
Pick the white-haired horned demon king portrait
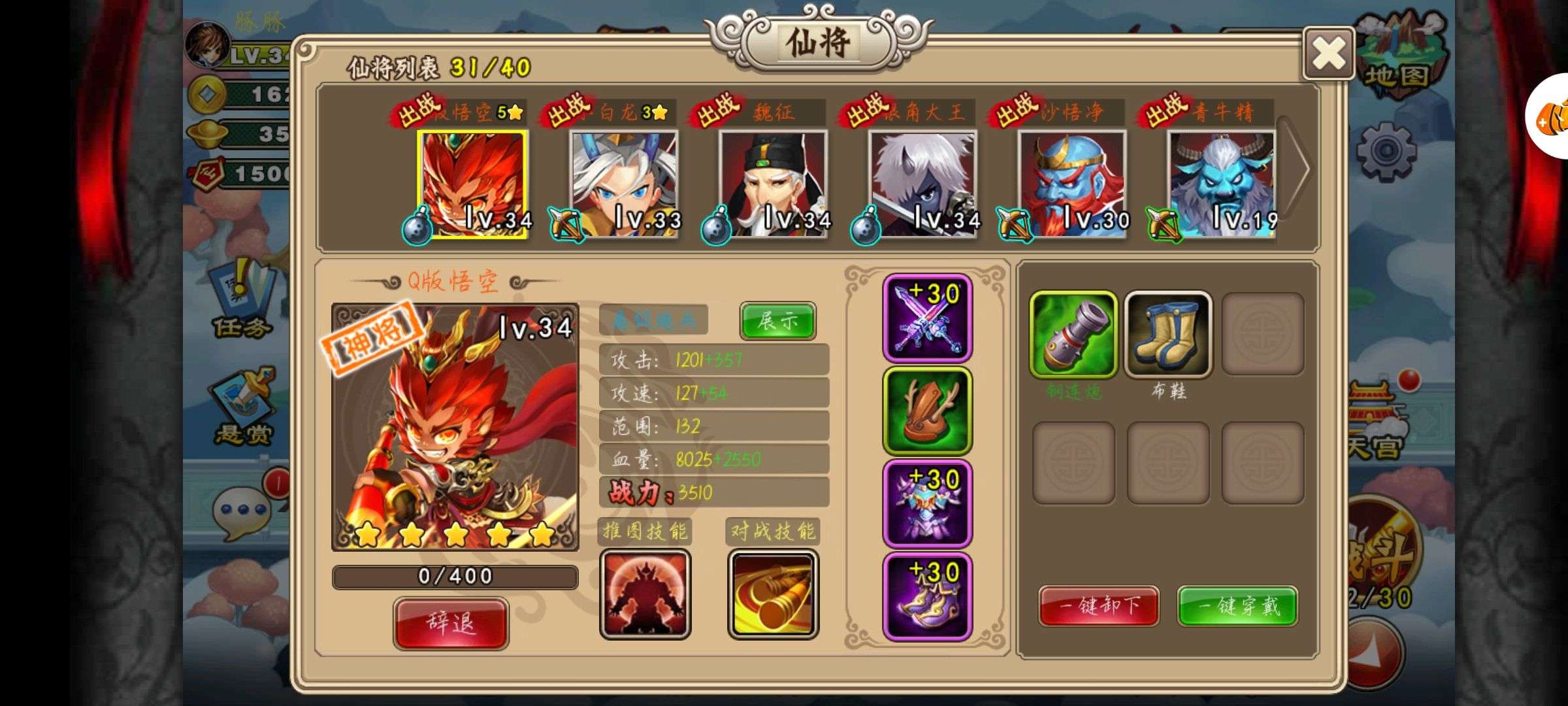923,184
